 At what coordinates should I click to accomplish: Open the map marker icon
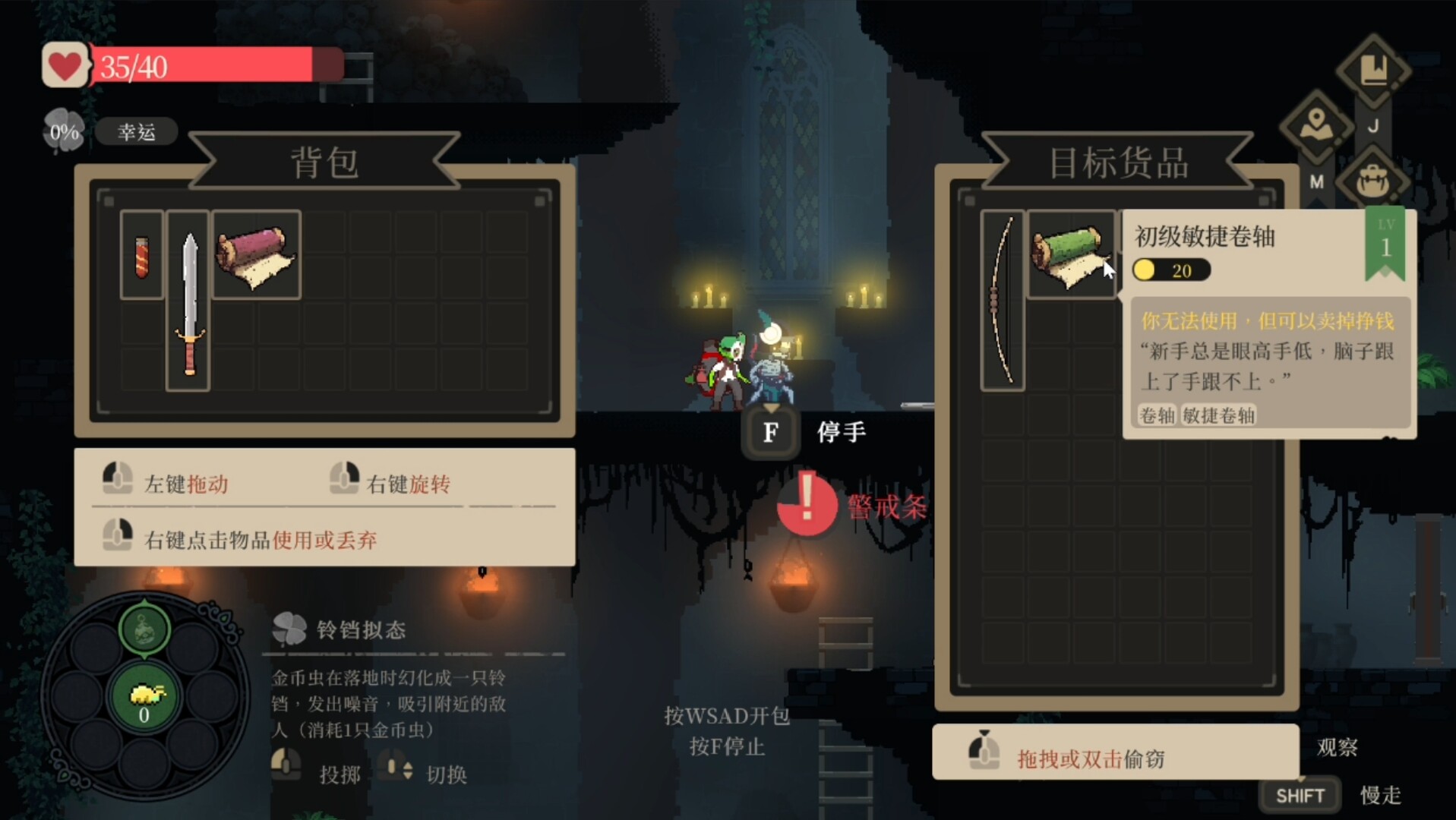pos(1316,125)
